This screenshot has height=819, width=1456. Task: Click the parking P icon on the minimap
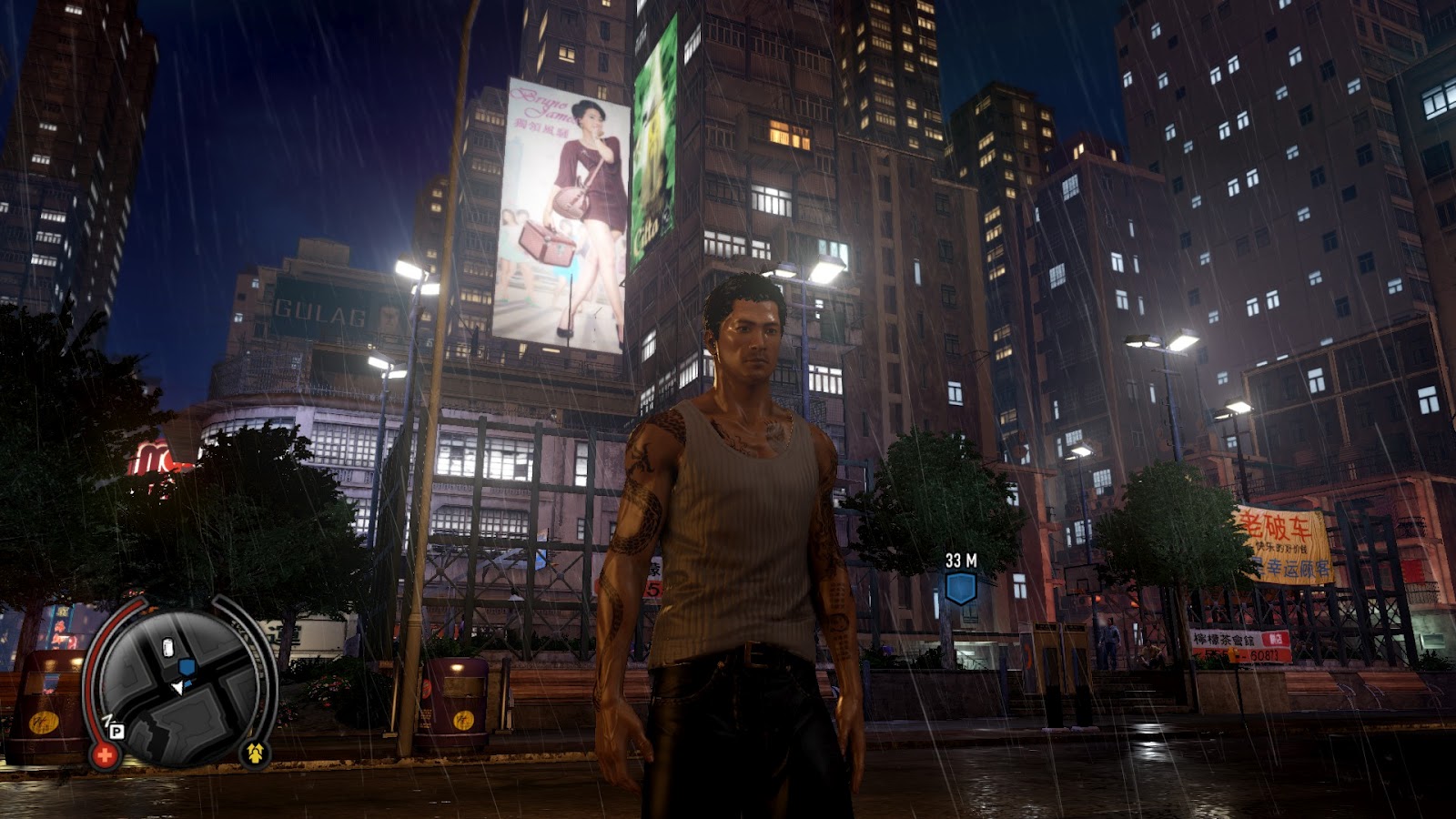(x=116, y=730)
